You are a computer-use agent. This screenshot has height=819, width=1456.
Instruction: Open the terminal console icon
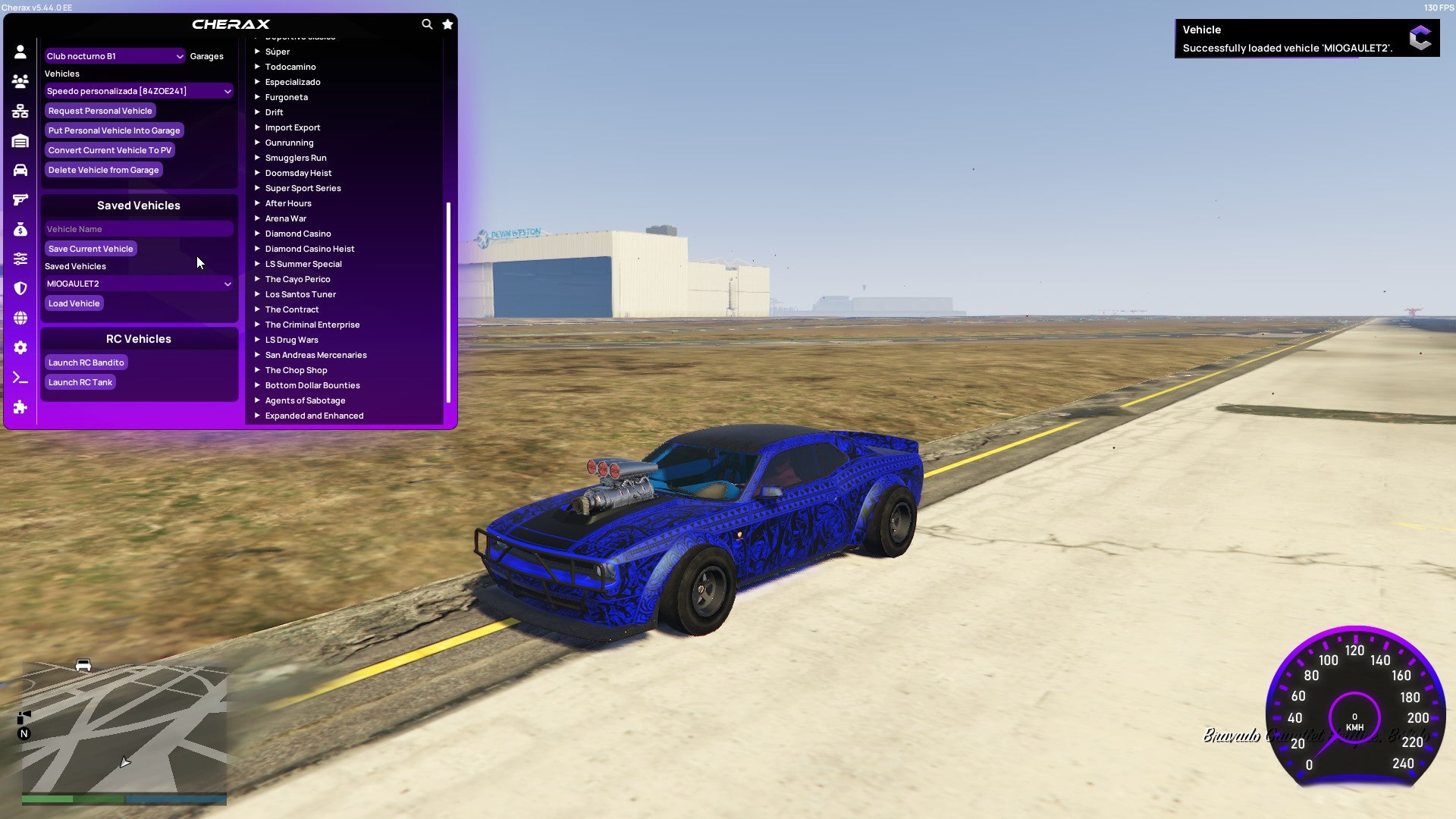point(20,378)
